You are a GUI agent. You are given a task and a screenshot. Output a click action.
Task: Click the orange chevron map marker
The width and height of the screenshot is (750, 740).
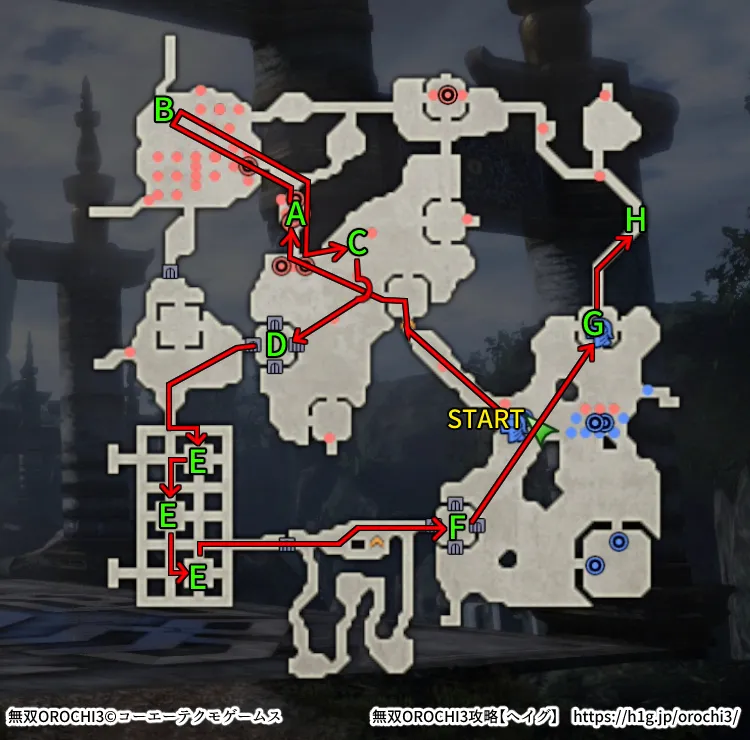(x=377, y=542)
